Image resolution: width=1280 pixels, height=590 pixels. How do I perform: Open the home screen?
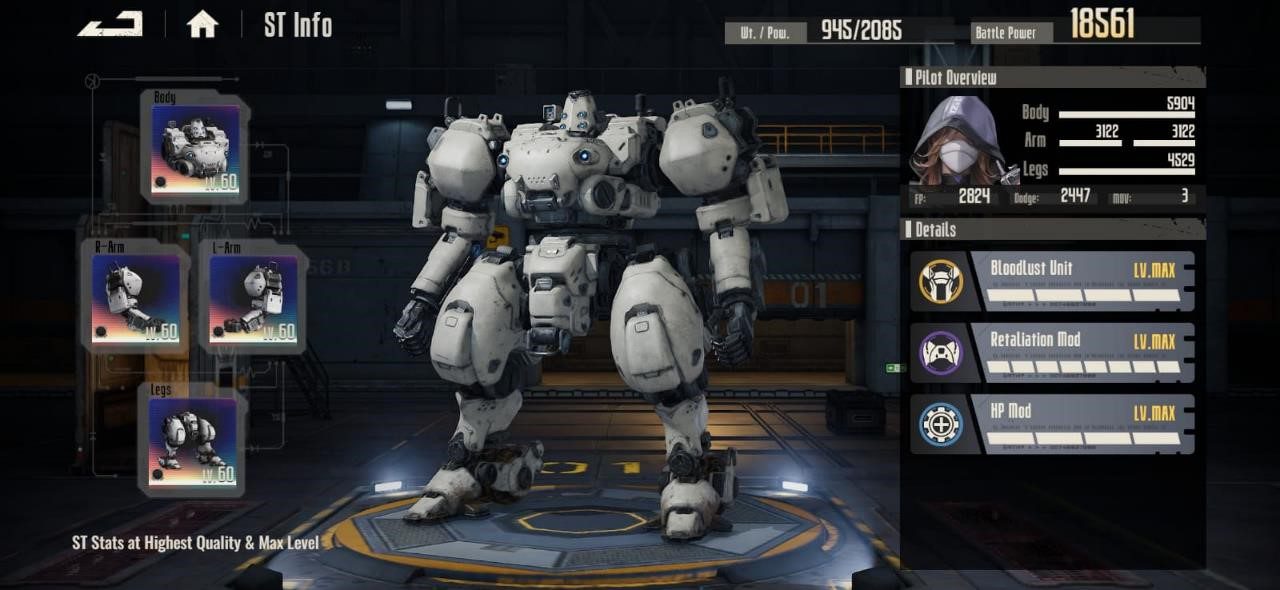[202, 25]
